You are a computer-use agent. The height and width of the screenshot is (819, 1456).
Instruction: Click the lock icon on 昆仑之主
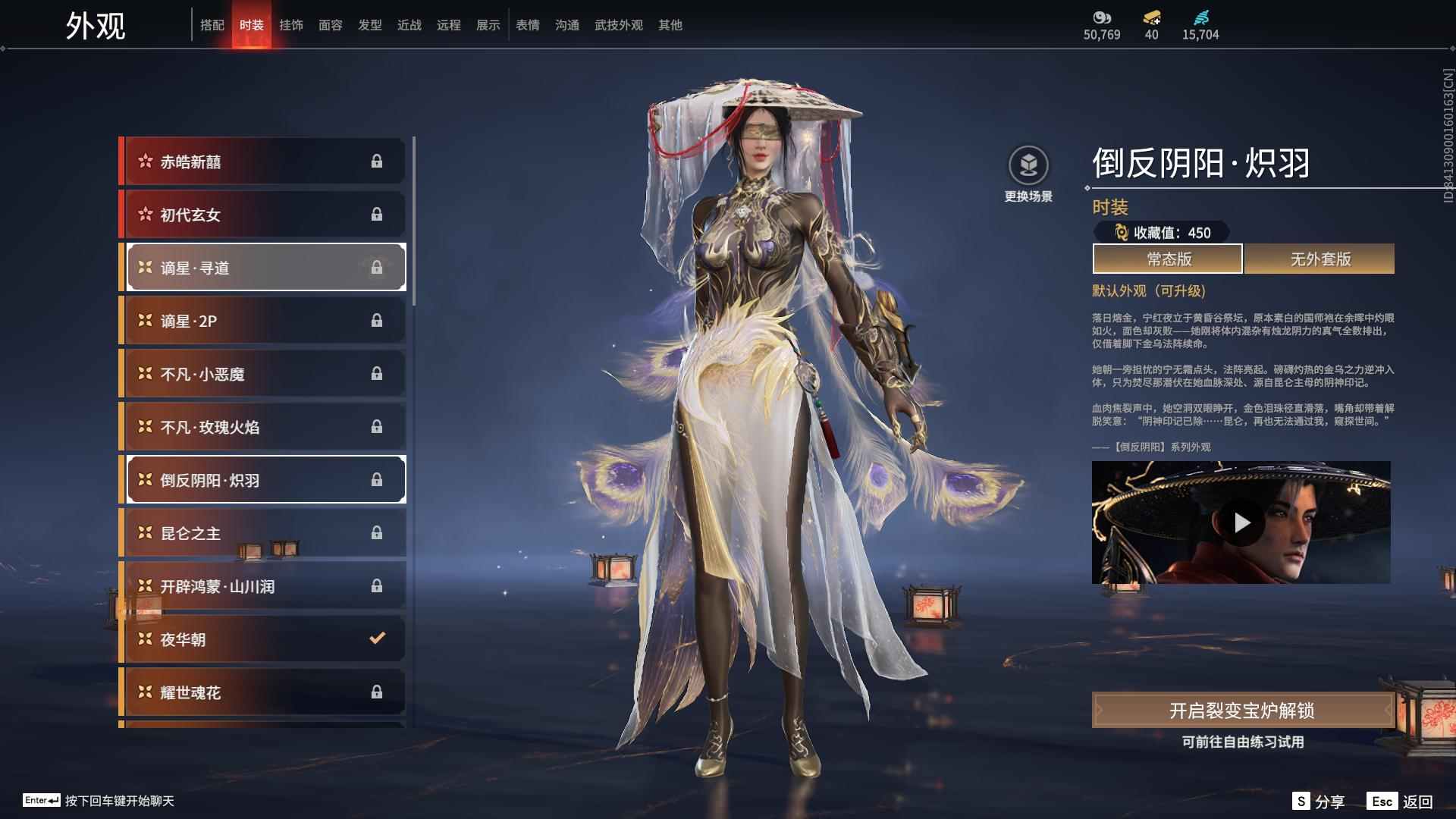pyautogui.click(x=376, y=532)
